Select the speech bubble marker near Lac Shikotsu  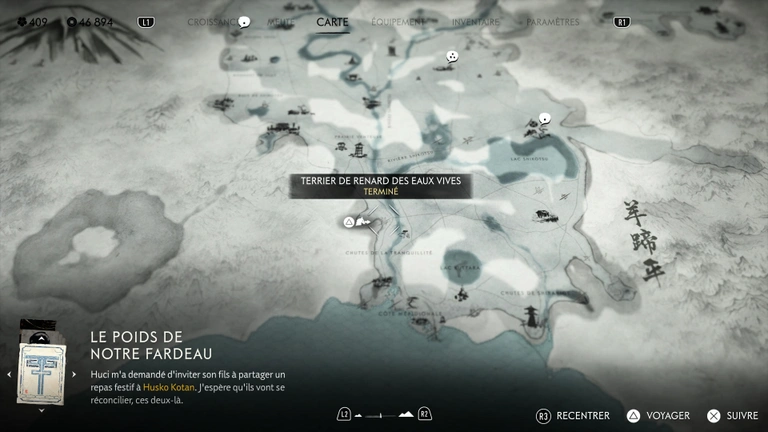pos(544,118)
